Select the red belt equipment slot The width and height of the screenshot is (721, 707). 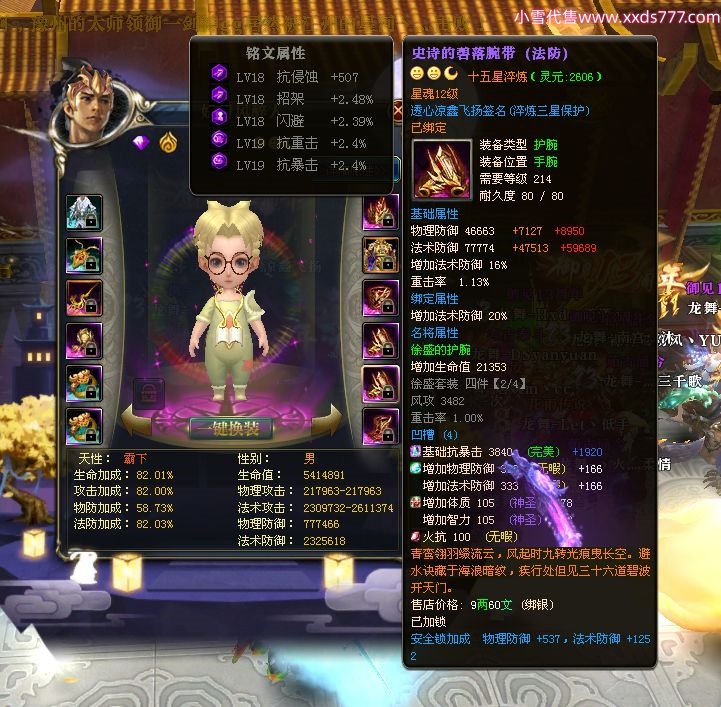point(381,298)
